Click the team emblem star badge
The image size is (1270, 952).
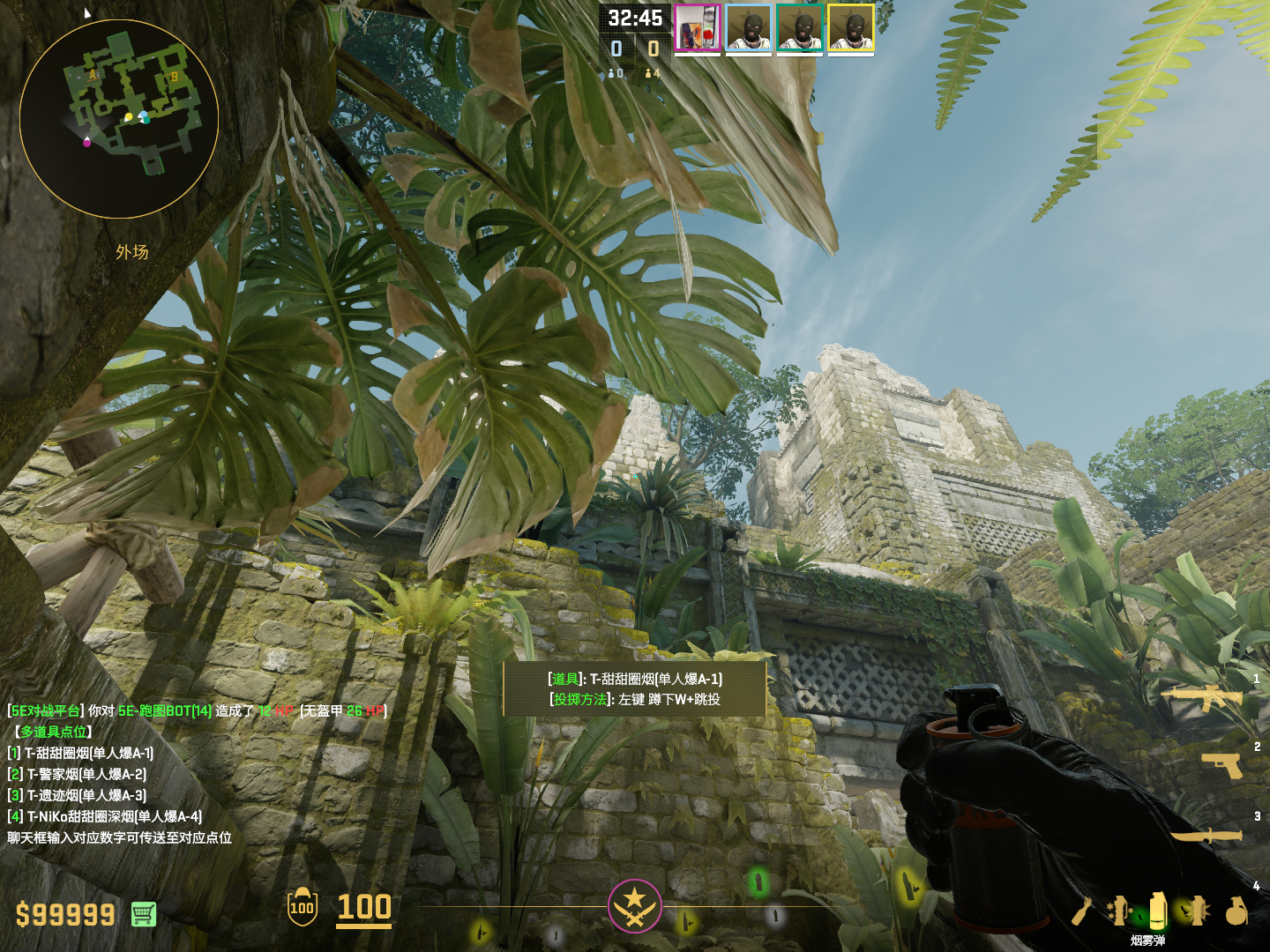coord(634,905)
